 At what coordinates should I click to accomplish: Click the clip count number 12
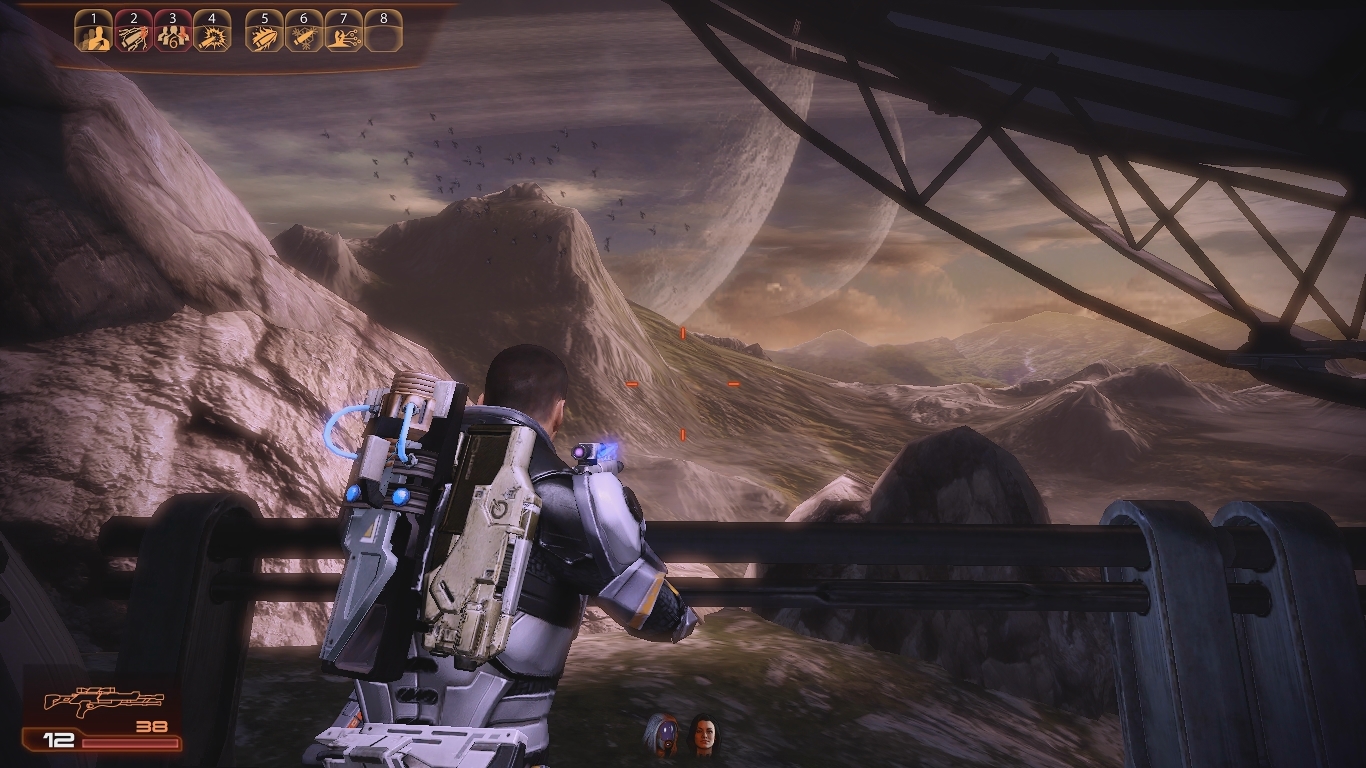pyautogui.click(x=57, y=740)
